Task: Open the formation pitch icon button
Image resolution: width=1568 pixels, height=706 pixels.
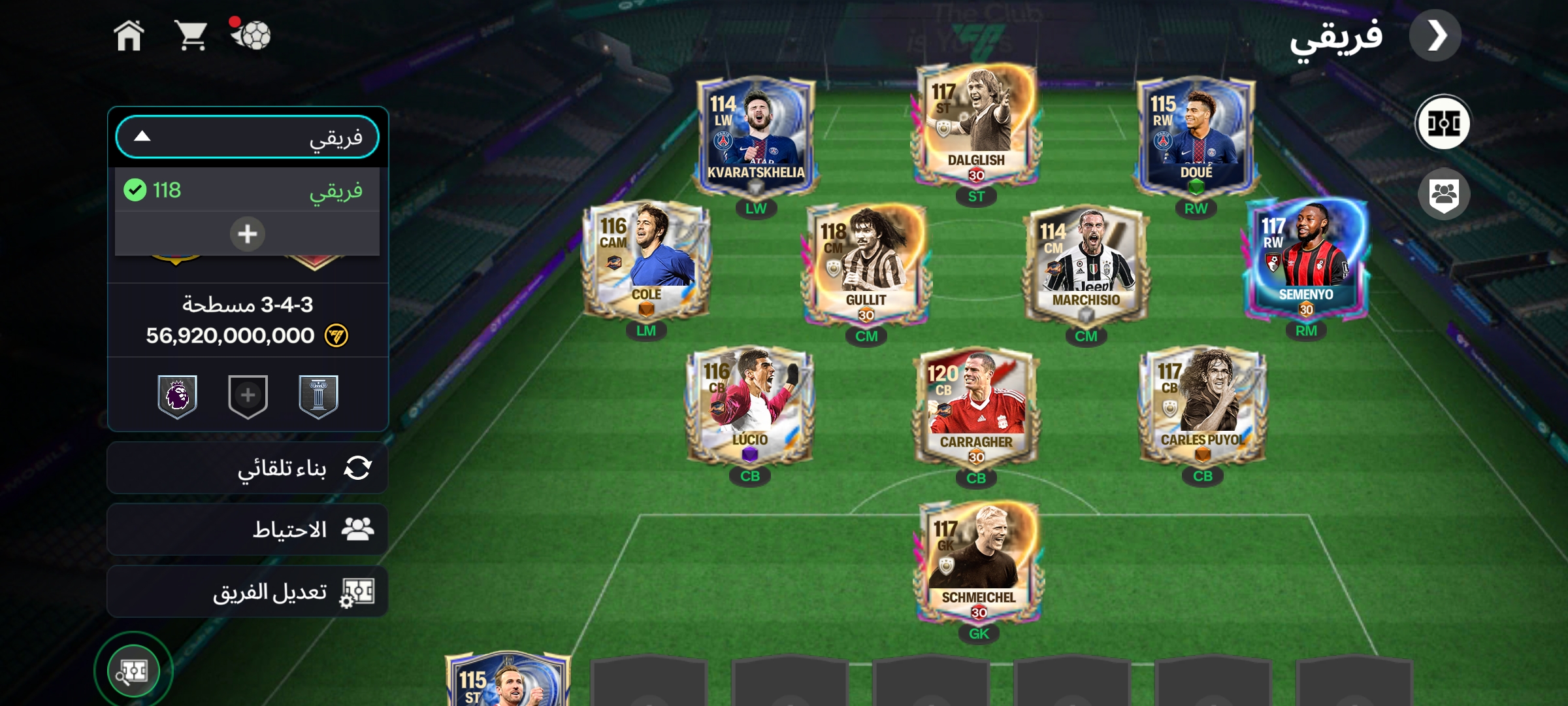Action: (1443, 123)
